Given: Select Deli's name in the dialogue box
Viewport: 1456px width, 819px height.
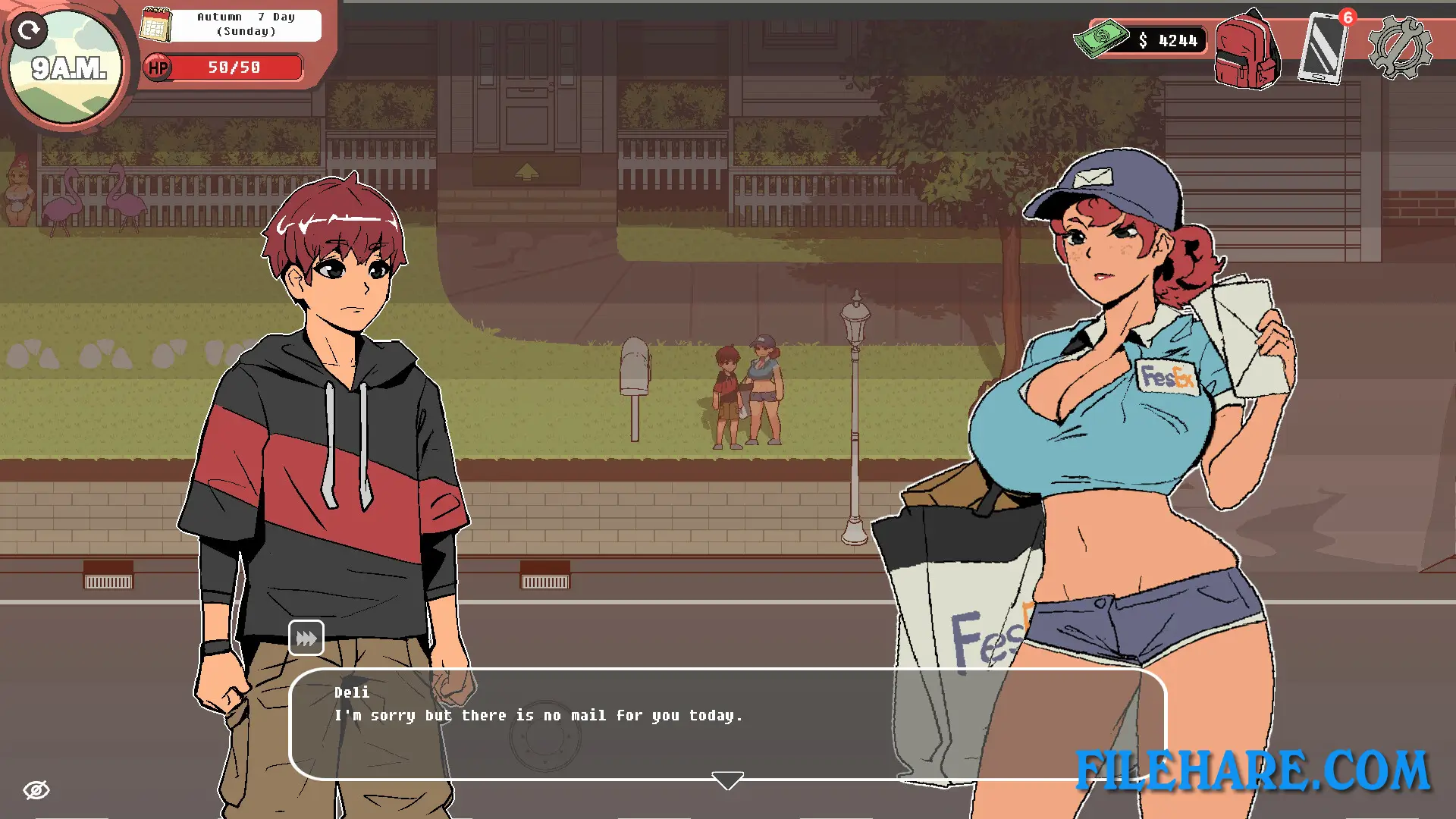Looking at the screenshot, I should point(351,692).
